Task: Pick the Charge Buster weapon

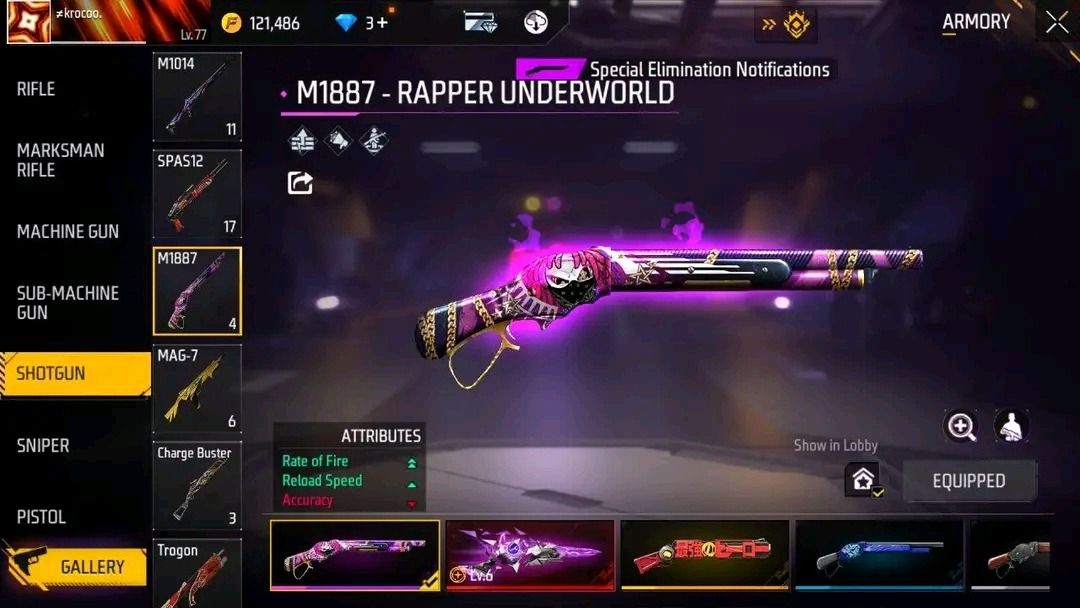Action: (x=197, y=486)
